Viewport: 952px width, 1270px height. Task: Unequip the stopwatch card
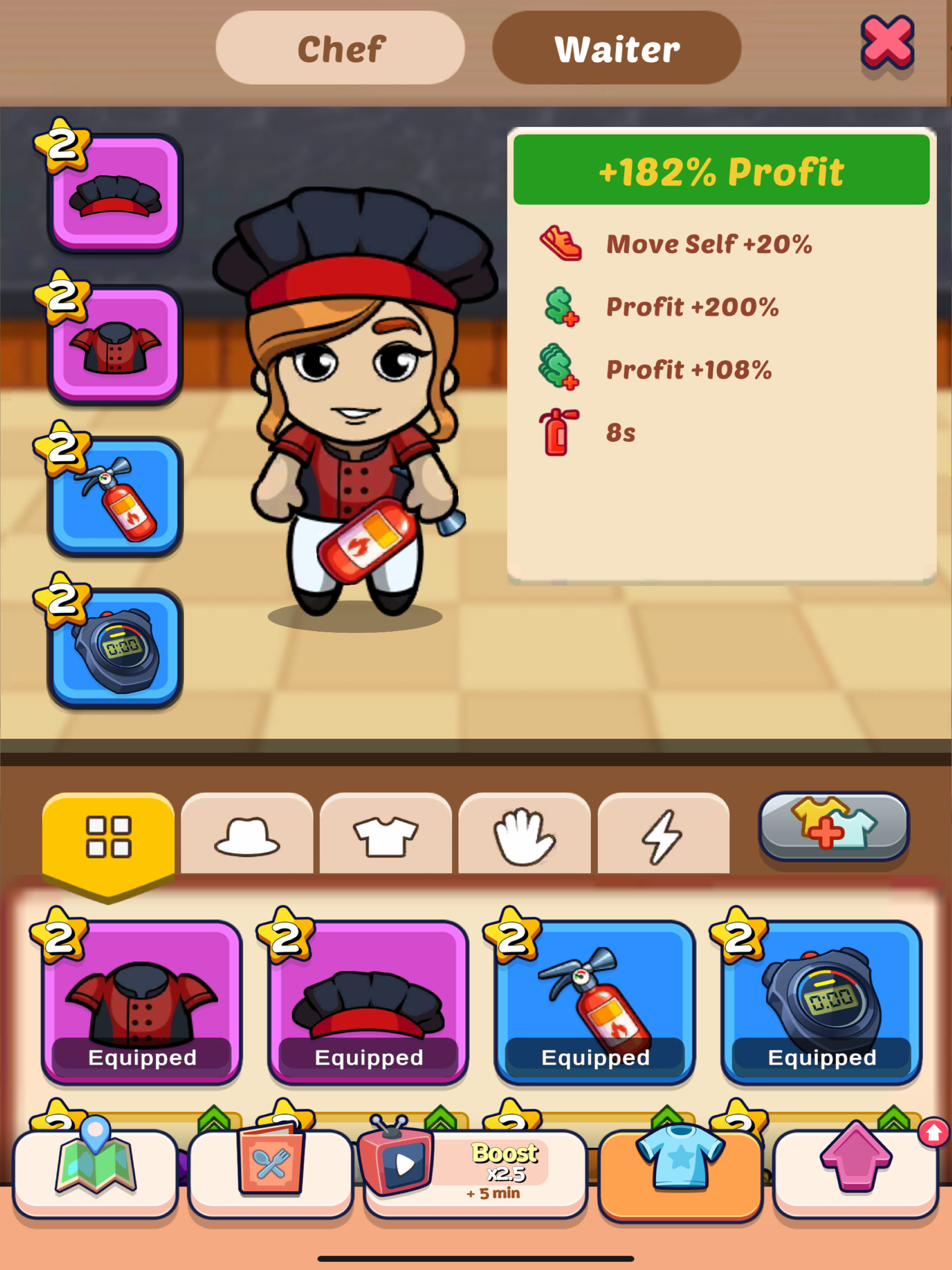pos(820,1002)
